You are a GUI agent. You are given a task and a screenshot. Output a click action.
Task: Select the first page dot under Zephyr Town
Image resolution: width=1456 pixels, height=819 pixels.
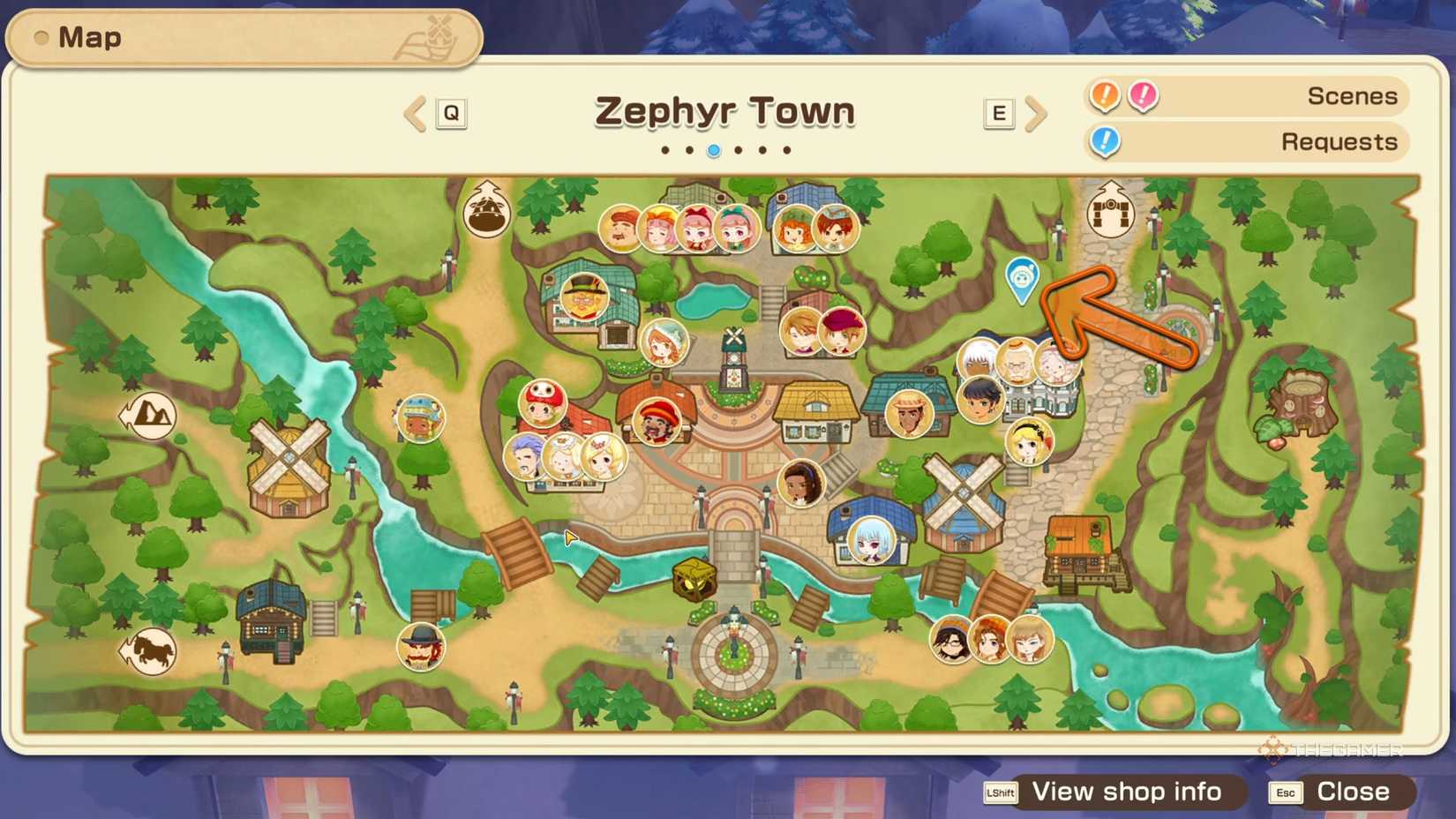(666, 150)
